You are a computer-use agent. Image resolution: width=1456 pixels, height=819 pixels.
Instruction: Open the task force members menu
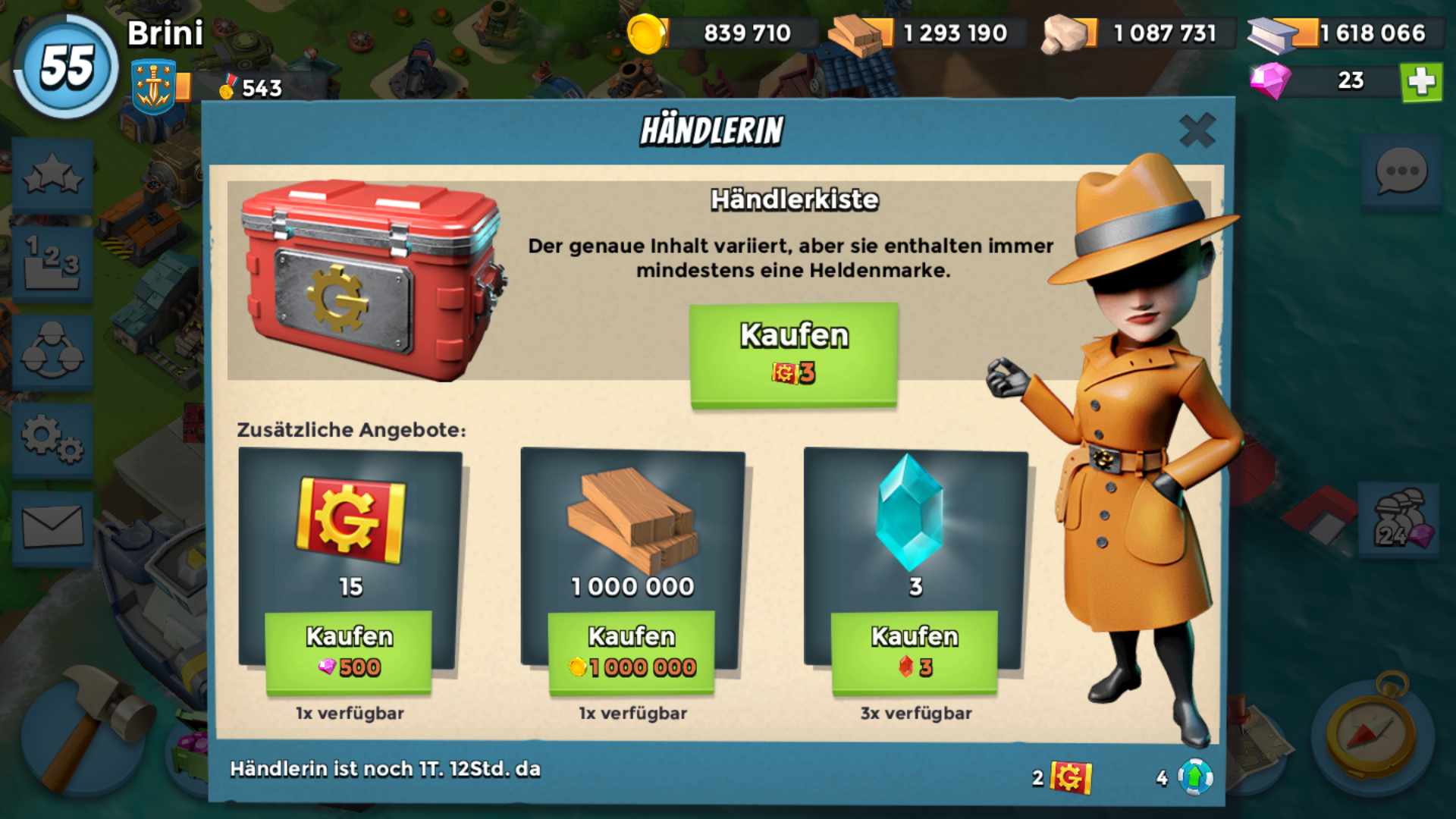(x=52, y=351)
